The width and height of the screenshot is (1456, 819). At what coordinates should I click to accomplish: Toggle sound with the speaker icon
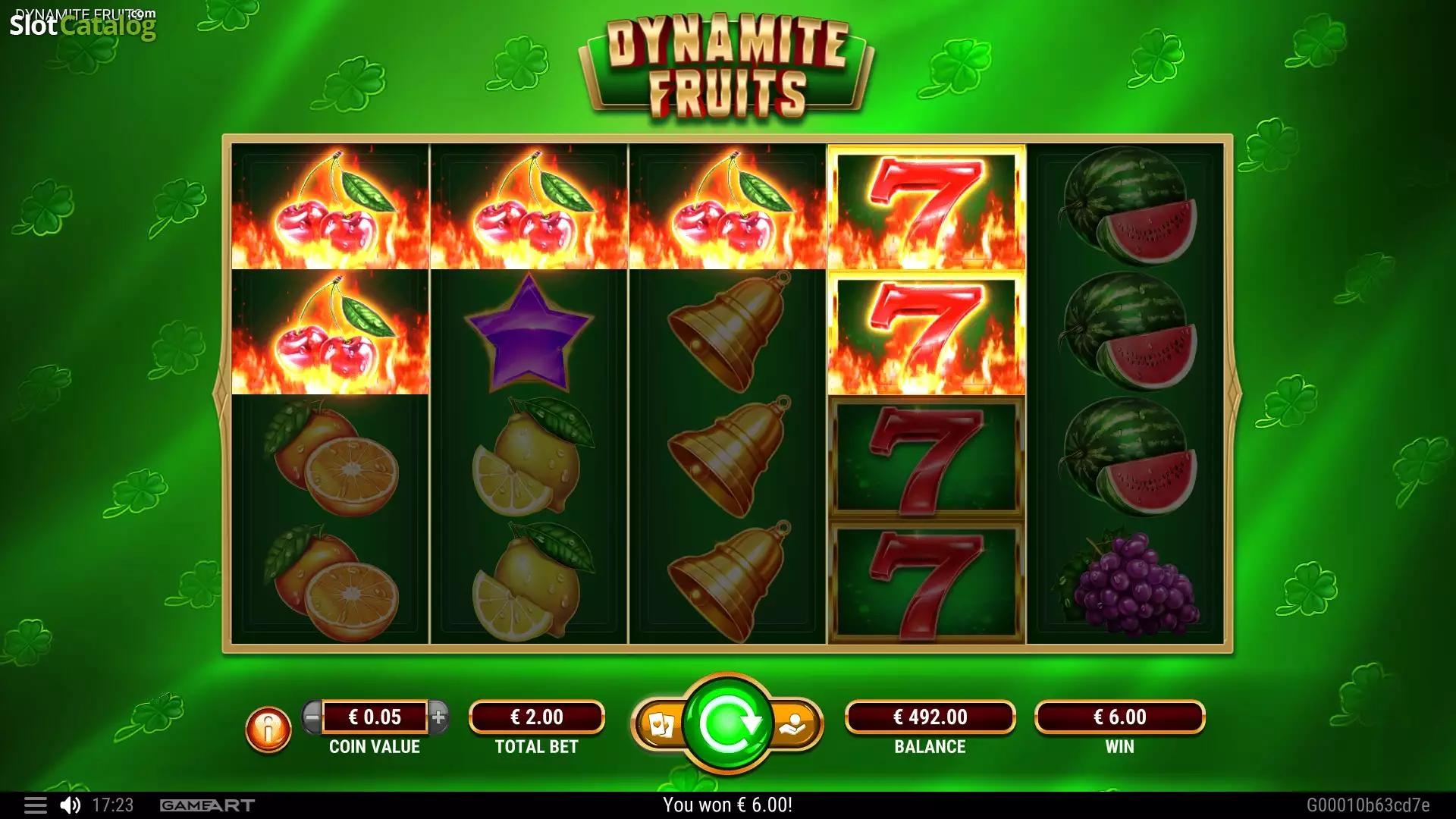pos(71,805)
